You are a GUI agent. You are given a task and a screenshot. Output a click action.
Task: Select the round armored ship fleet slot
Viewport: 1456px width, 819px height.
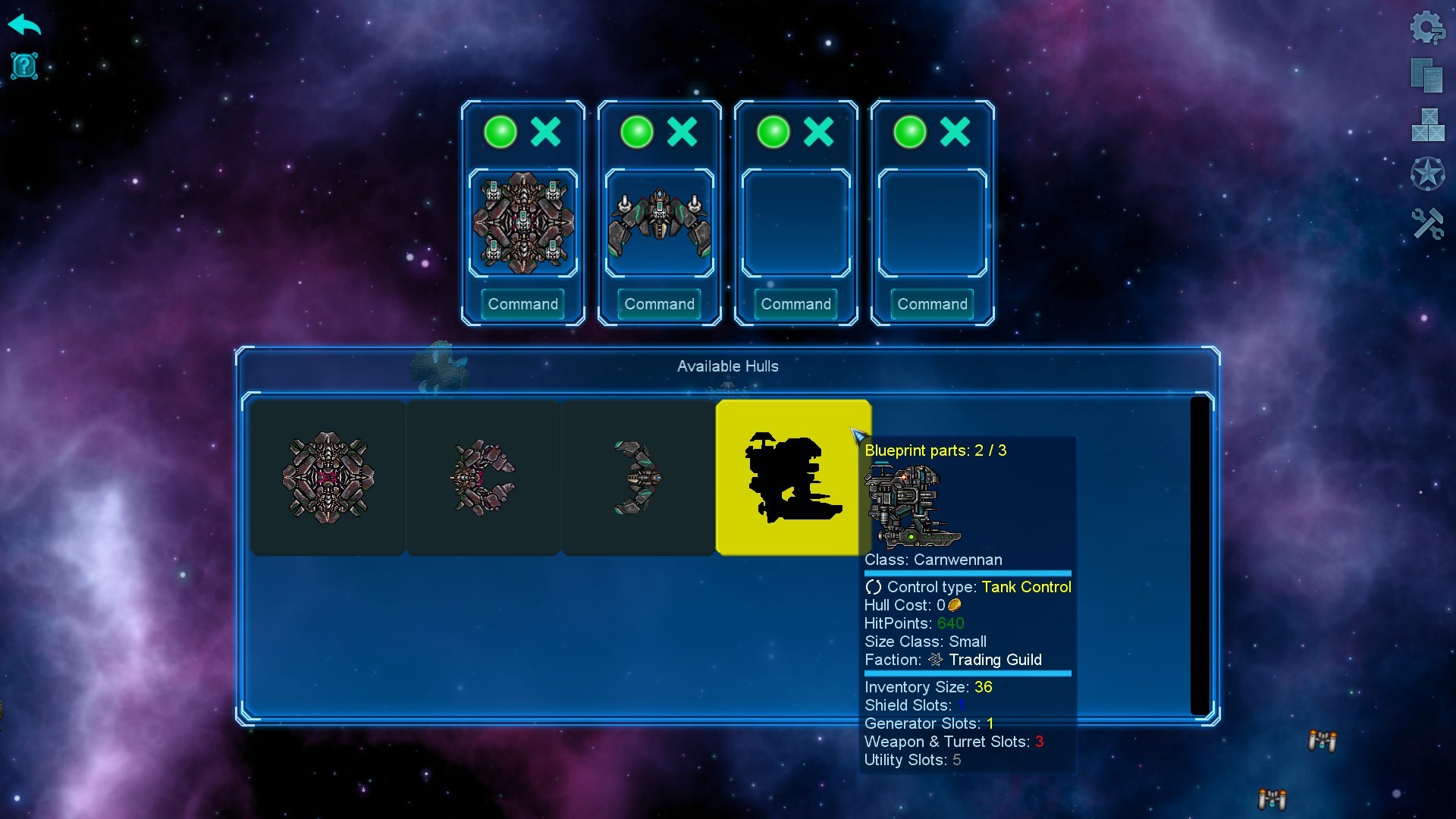tap(523, 223)
